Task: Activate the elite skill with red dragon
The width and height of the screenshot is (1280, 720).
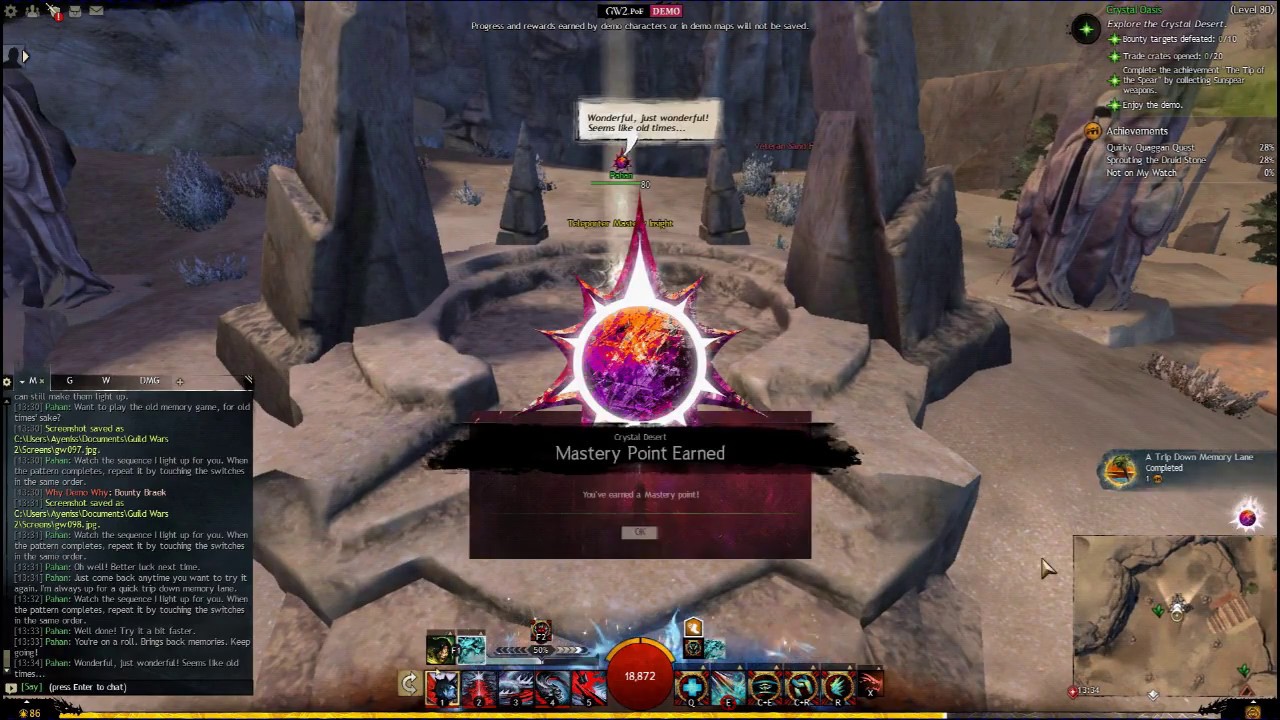Action: click(871, 687)
